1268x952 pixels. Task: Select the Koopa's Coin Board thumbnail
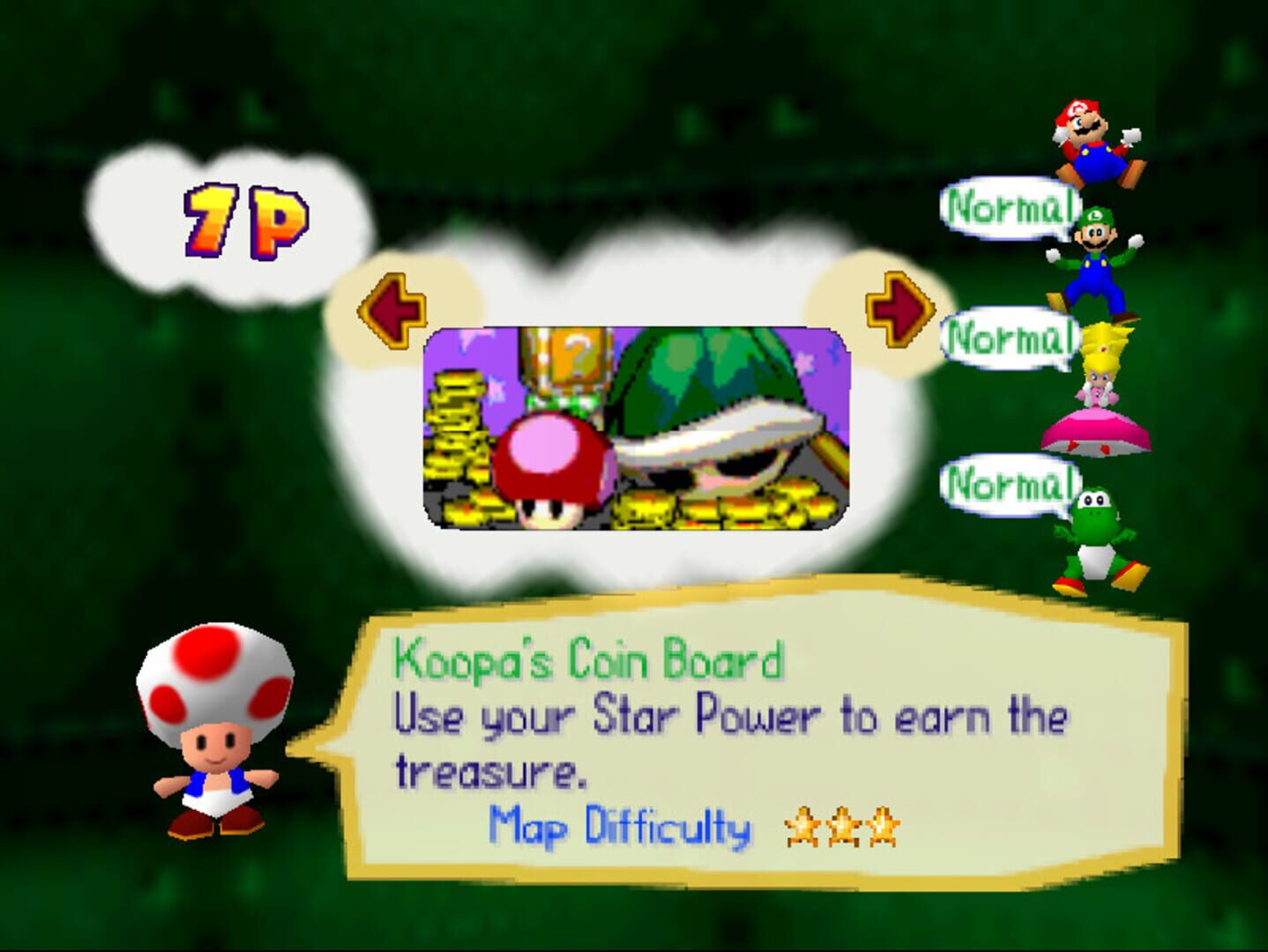pyautogui.click(x=637, y=428)
